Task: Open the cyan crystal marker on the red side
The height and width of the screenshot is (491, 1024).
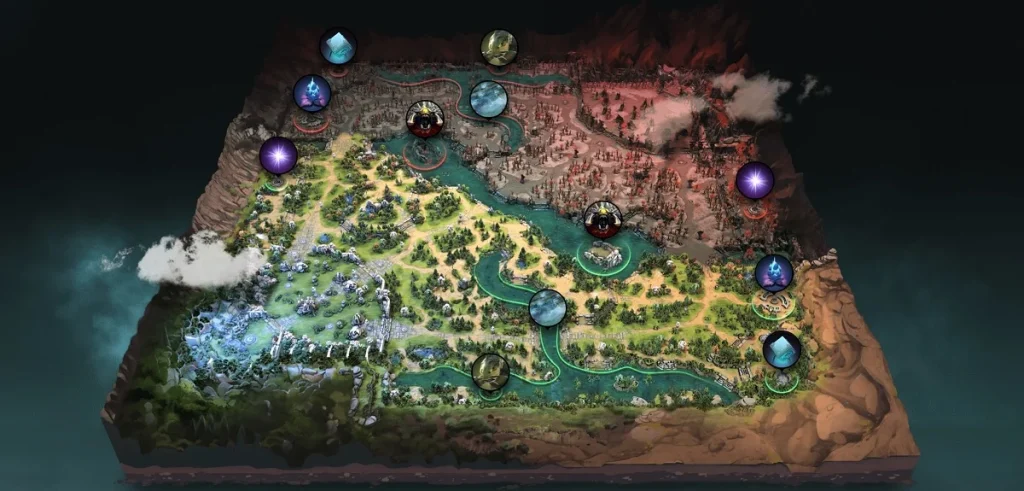Action: pos(337,46)
